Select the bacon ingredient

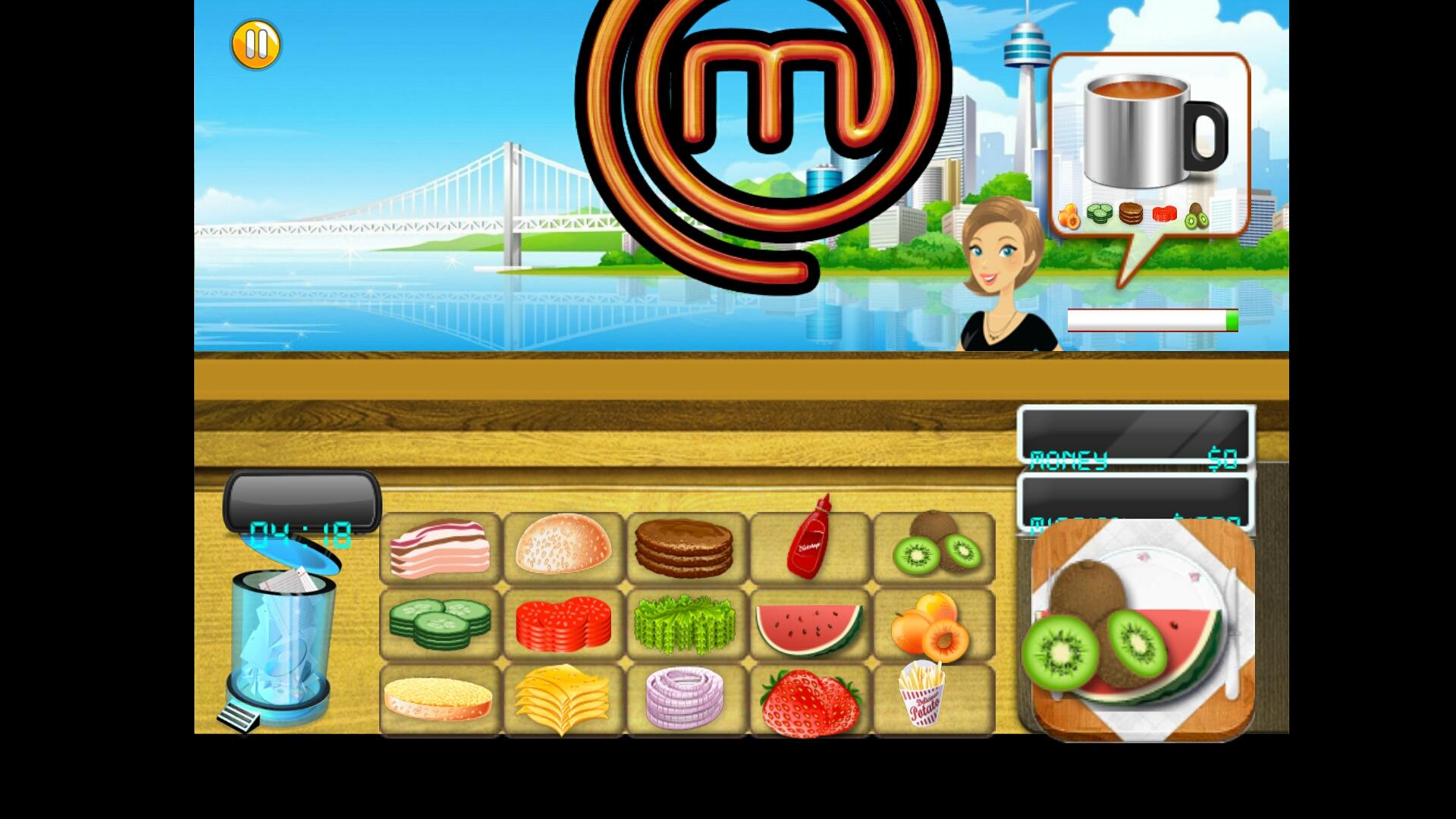coord(440,548)
